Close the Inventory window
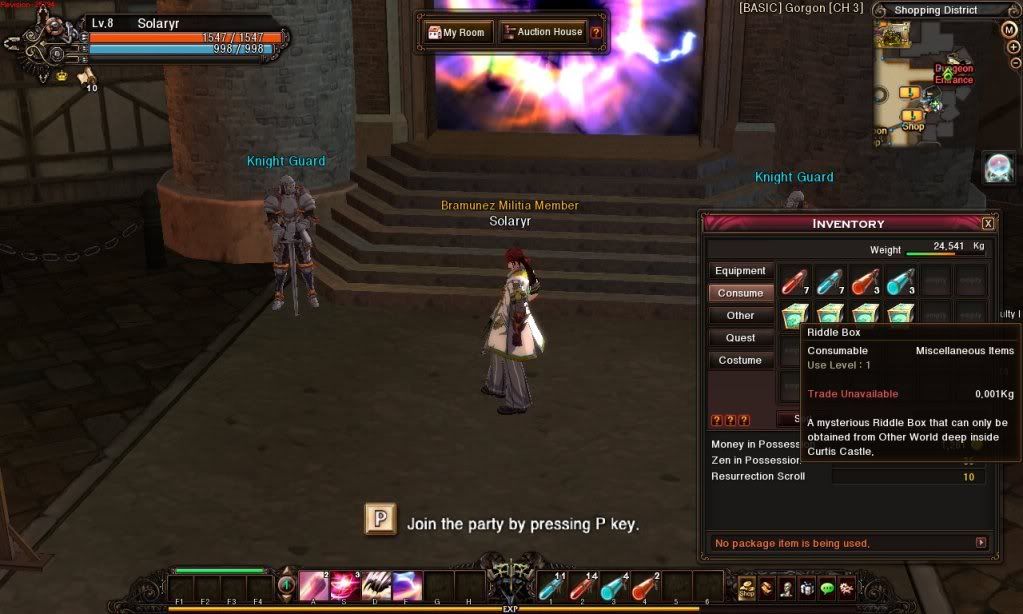The image size is (1023, 614). pyautogui.click(x=988, y=223)
